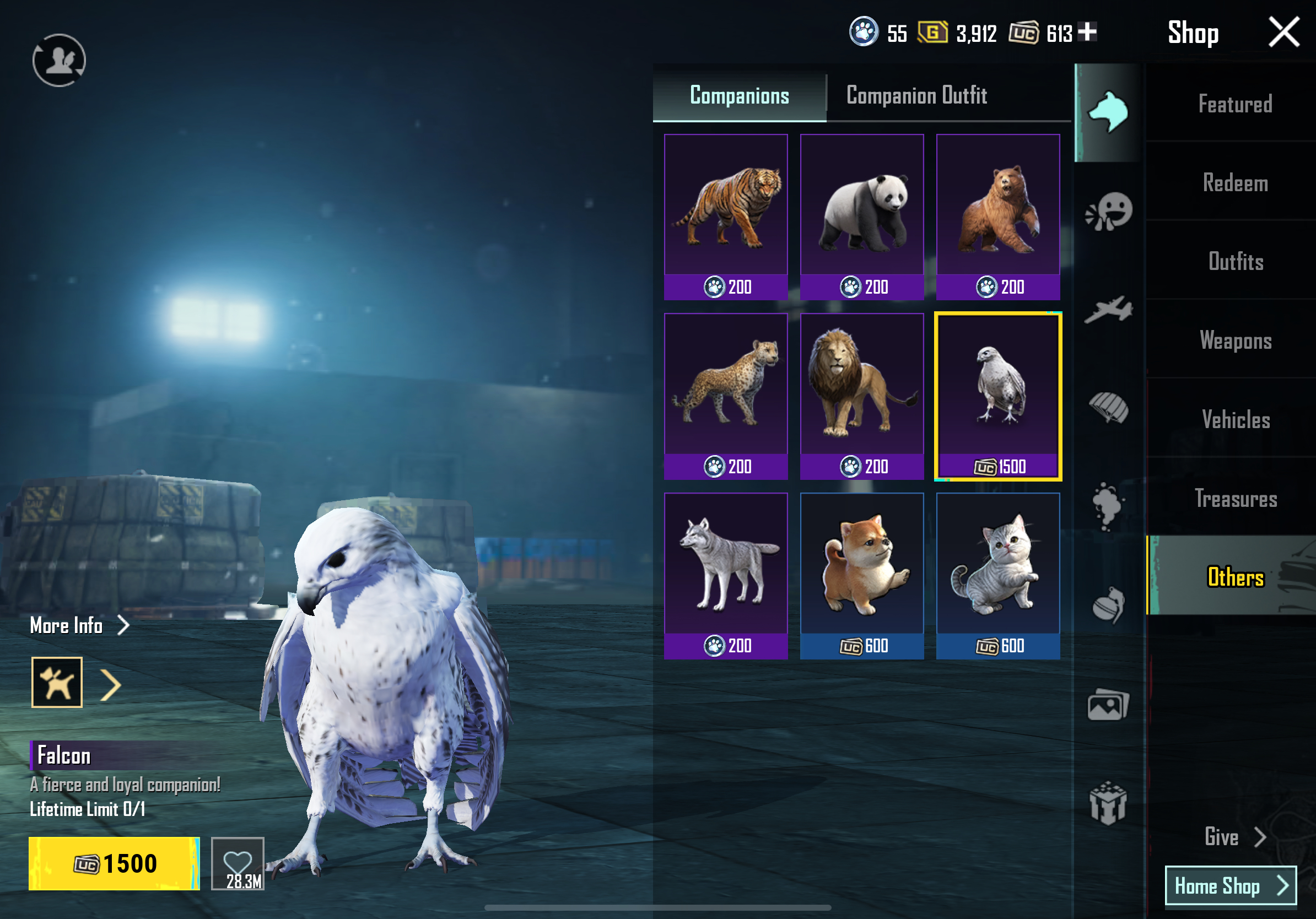Buy Falcon for 1500 UC

click(x=114, y=863)
